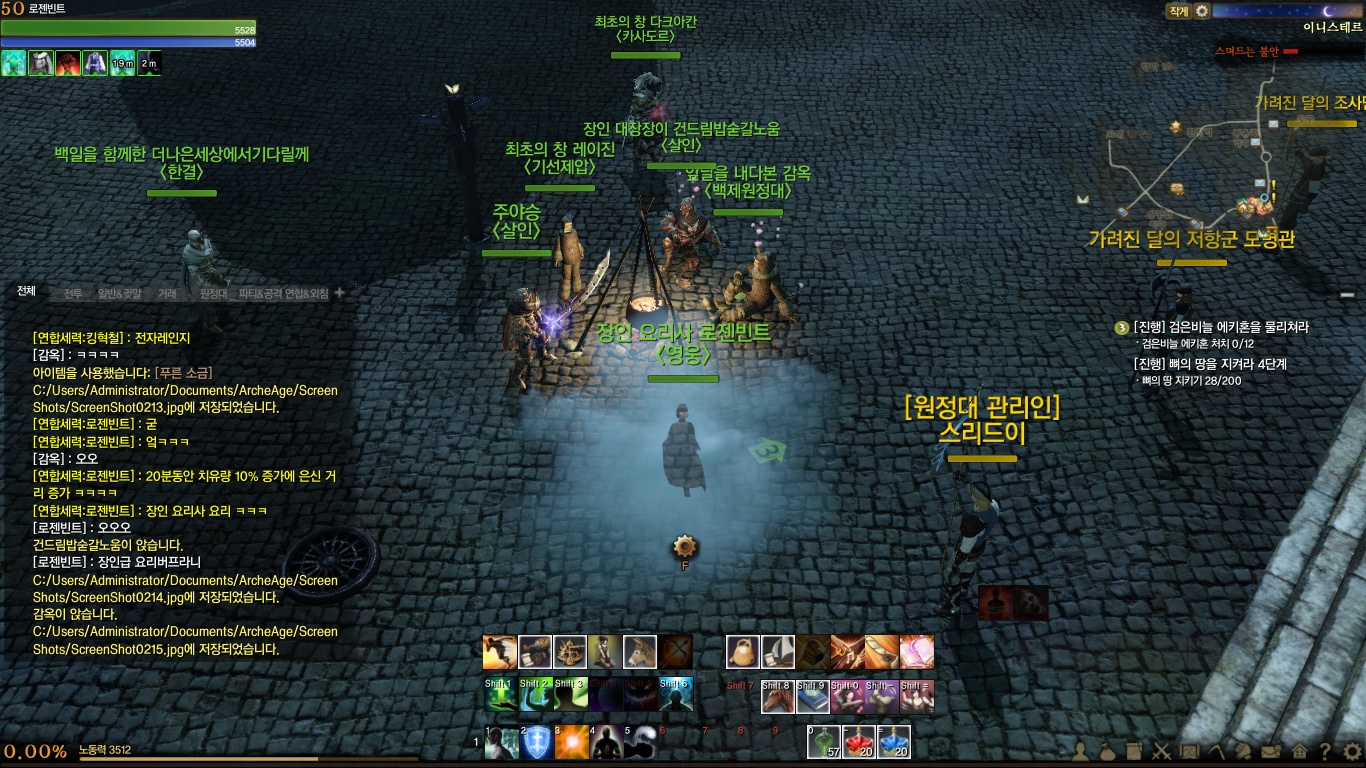Open the mail envelope icon
This screenshot has height=768, width=1366.
pos(1270,750)
